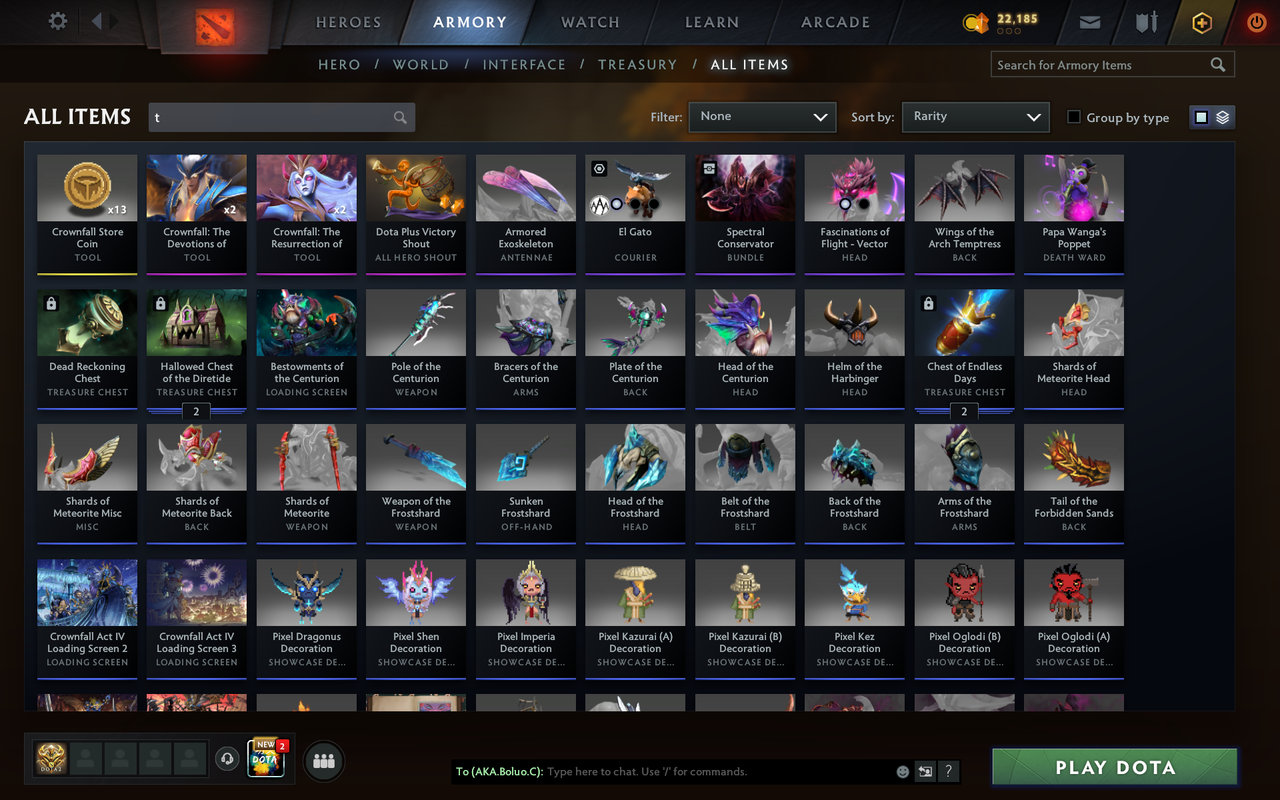Open the Filter dropdown set to None

click(762, 117)
